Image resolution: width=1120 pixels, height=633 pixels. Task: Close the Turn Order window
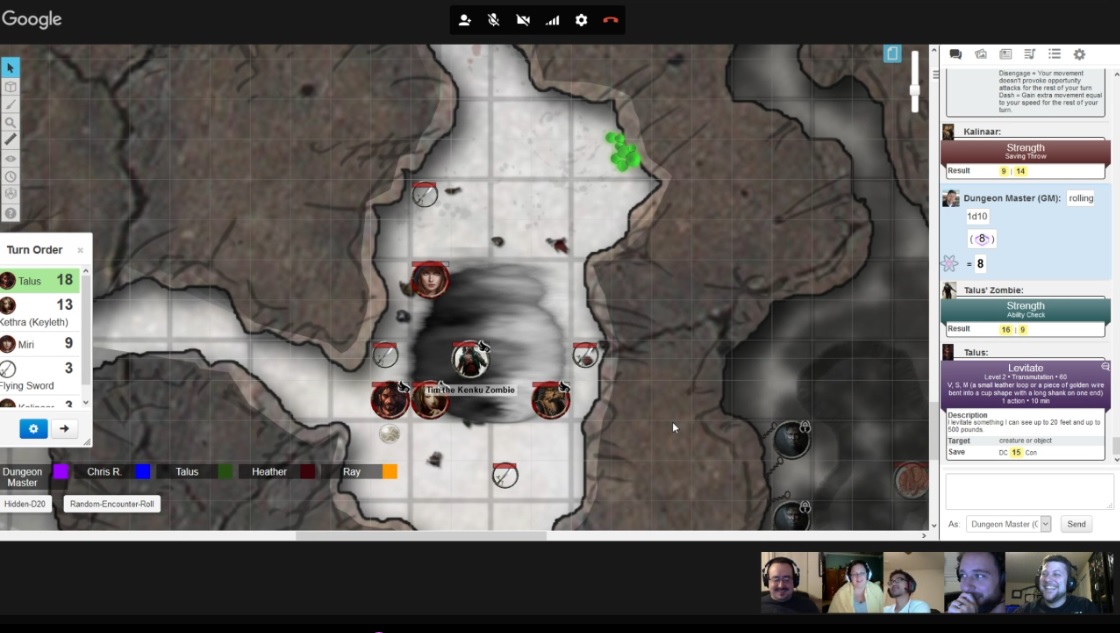[81, 250]
